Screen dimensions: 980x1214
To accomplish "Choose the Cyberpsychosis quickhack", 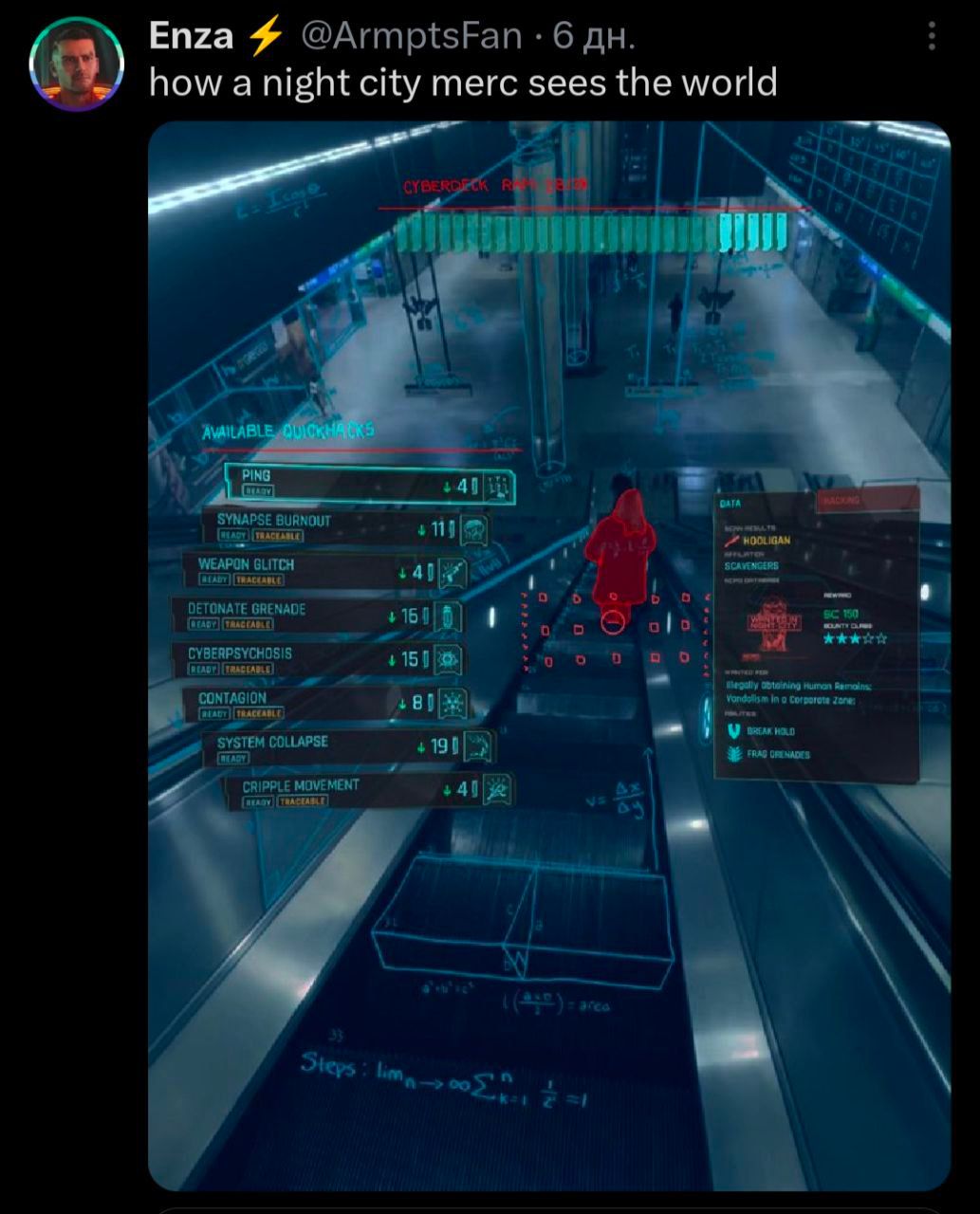I will (x=319, y=659).
